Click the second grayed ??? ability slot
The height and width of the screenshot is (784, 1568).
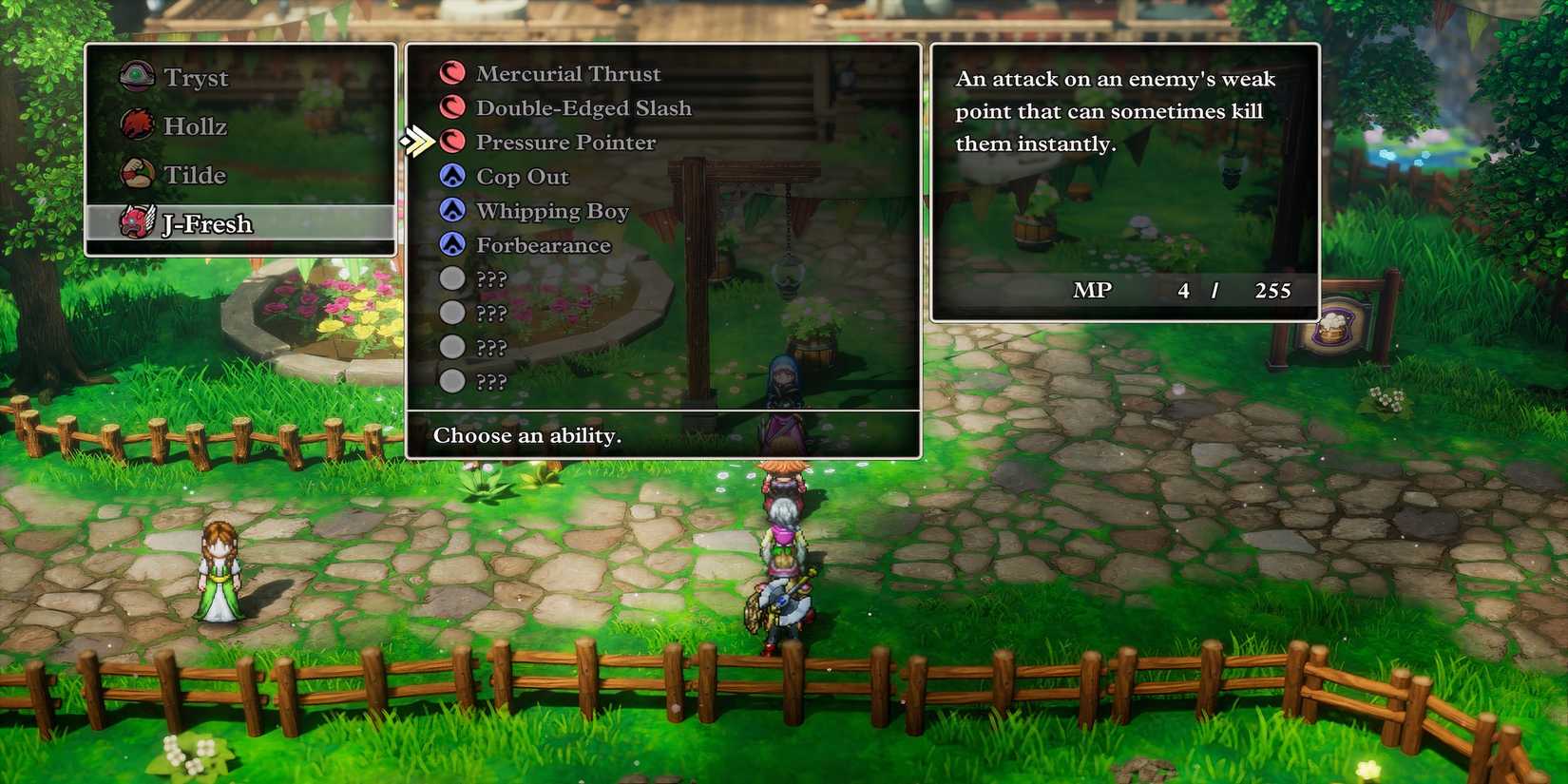coord(492,313)
